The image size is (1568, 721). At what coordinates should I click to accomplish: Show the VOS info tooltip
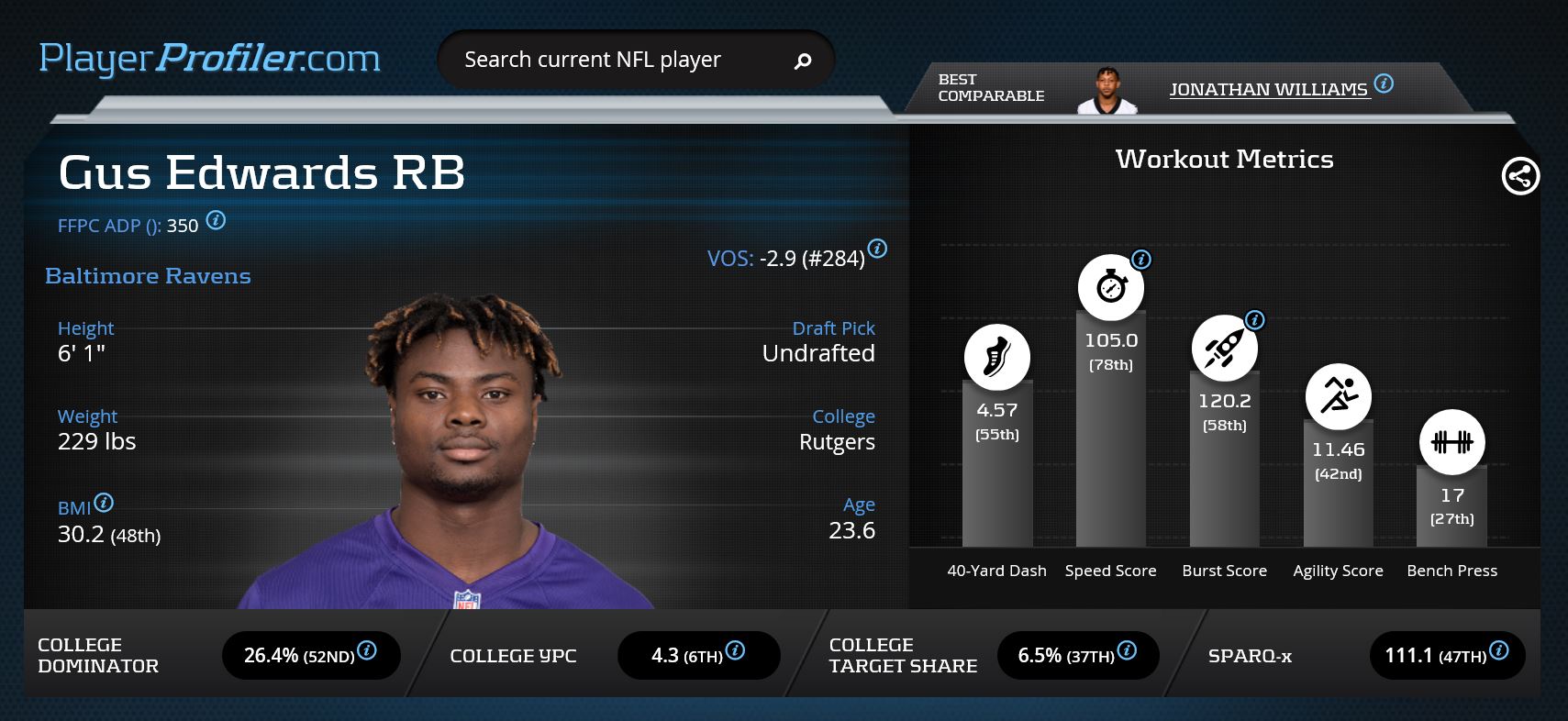point(877,249)
